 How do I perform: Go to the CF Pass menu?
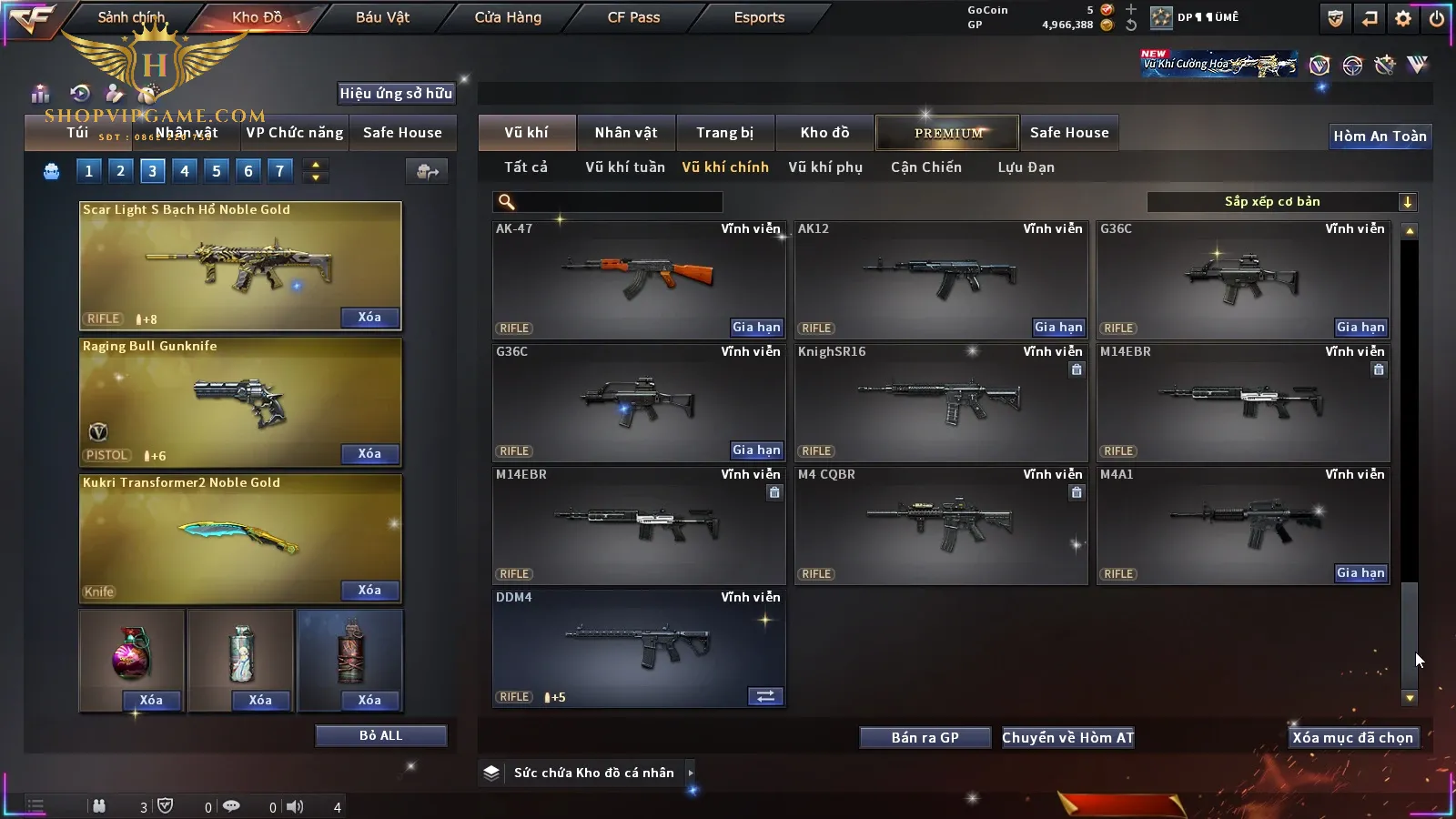(x=633, y=17)
